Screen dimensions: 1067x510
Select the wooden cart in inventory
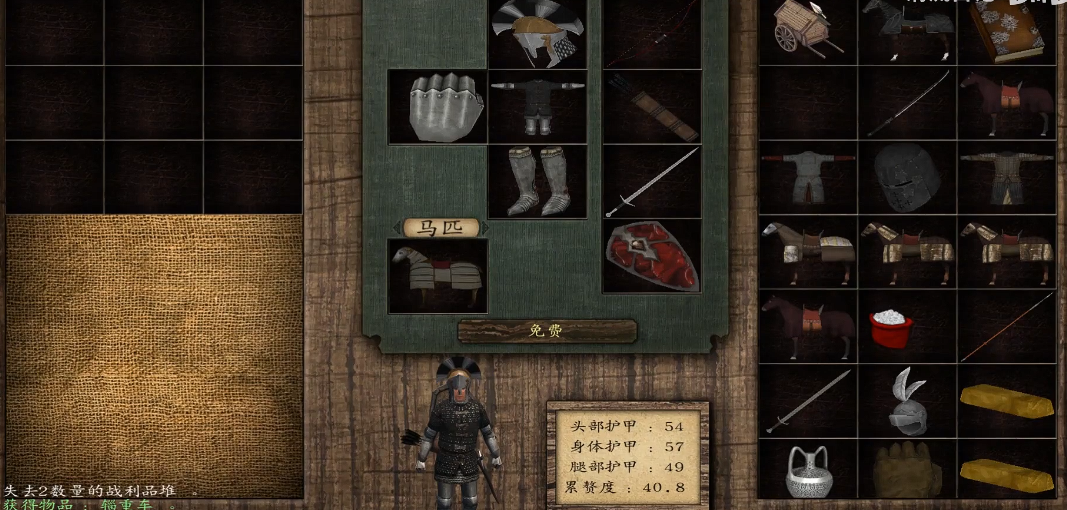[808, 30]
